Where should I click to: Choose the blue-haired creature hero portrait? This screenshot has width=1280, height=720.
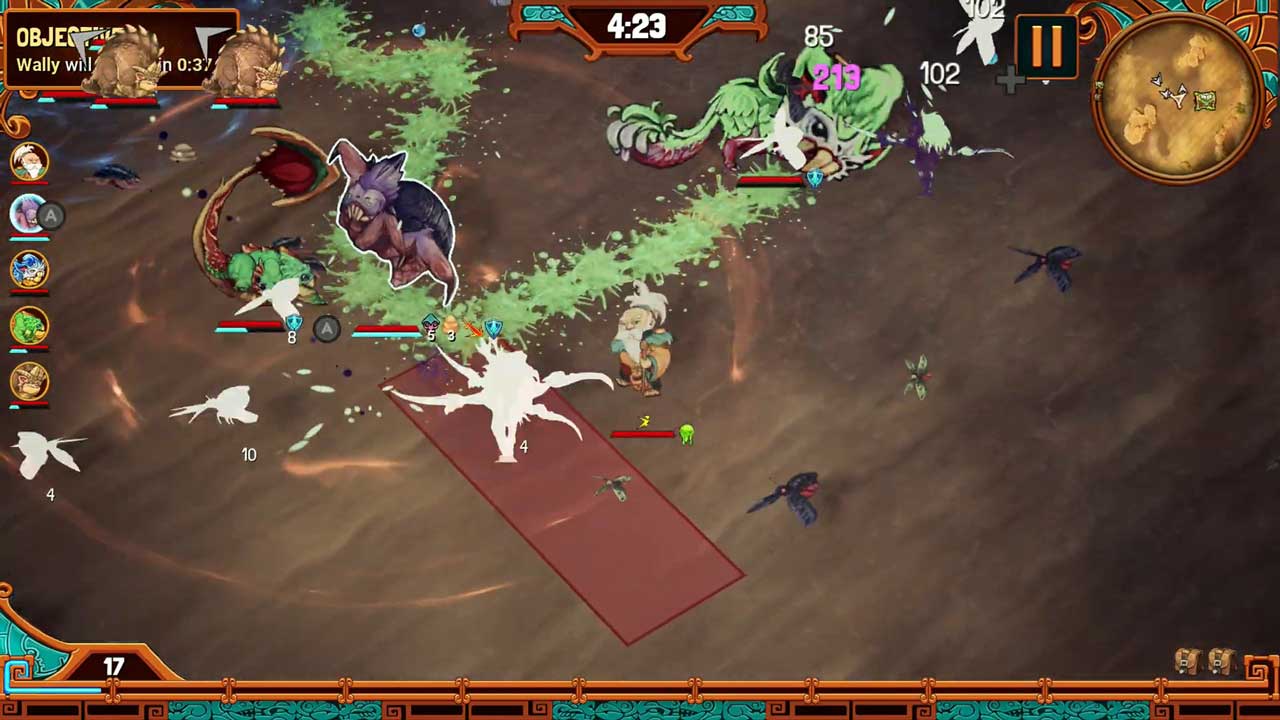point(29,270)
